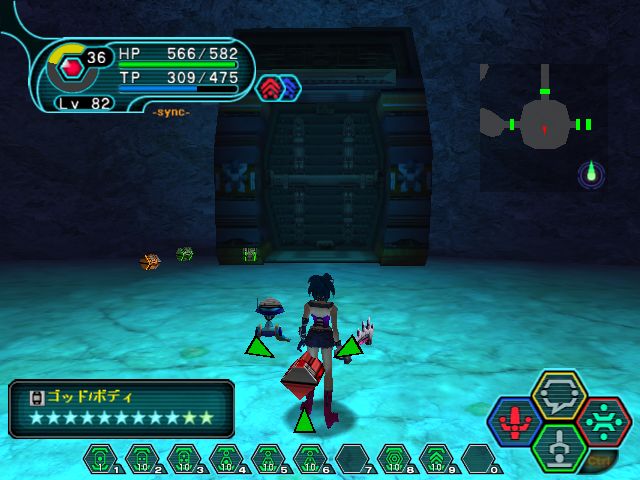The height and width of the screenshot is (480, 640).
Task: Trigger the green-bordered bottom action palette icon
Action: (560, 446)
